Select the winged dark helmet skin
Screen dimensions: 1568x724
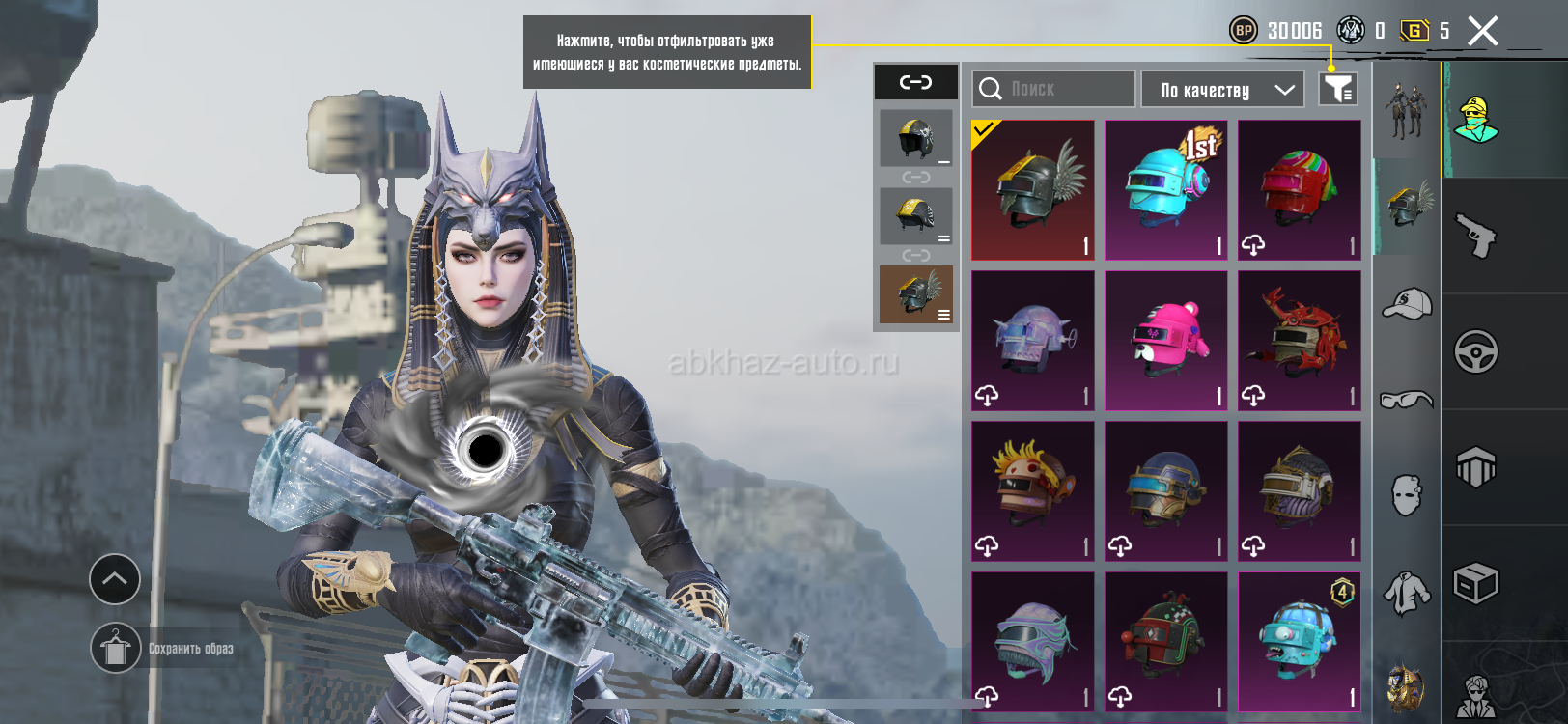tap(1033, 190)
